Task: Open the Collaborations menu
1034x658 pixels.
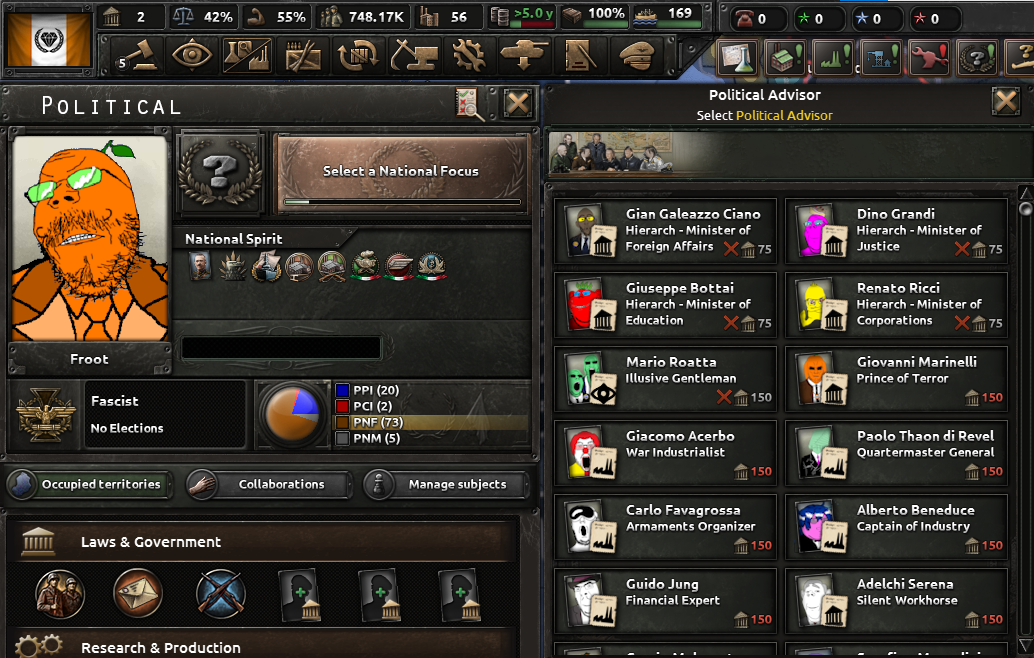Action: pyautogui.click(x=268, y=485)
